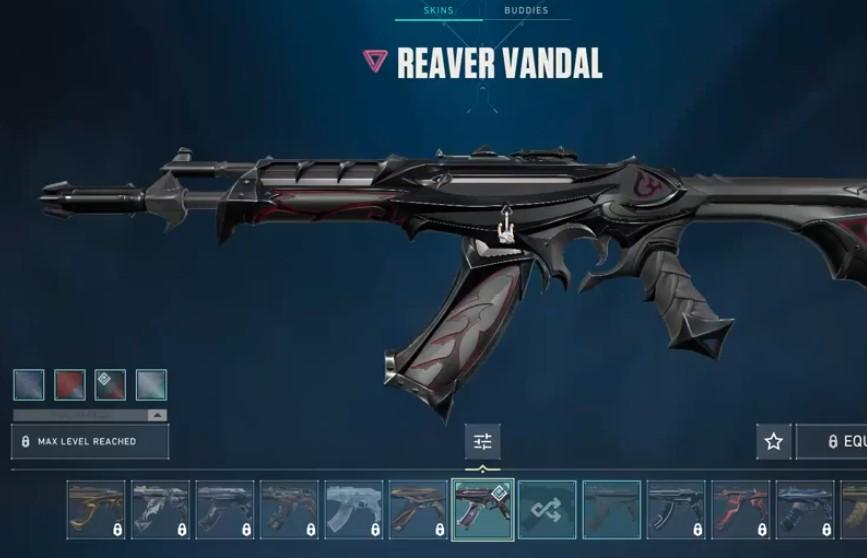
Task: Mark skin as favorite with star button
Action: pyautogui.click(x=773, y=441)
